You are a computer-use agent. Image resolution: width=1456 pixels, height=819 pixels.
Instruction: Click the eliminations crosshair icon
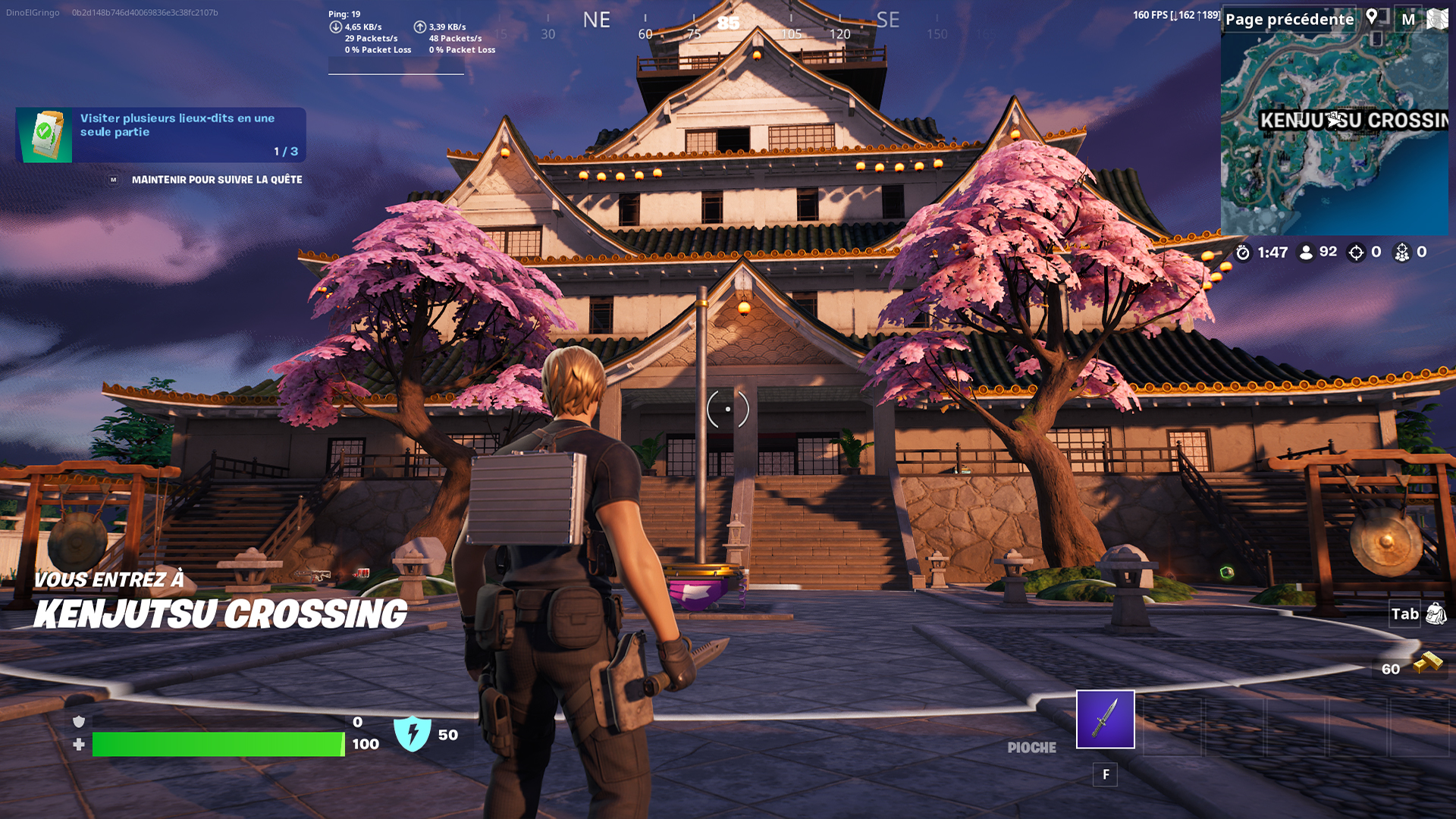1356,253
